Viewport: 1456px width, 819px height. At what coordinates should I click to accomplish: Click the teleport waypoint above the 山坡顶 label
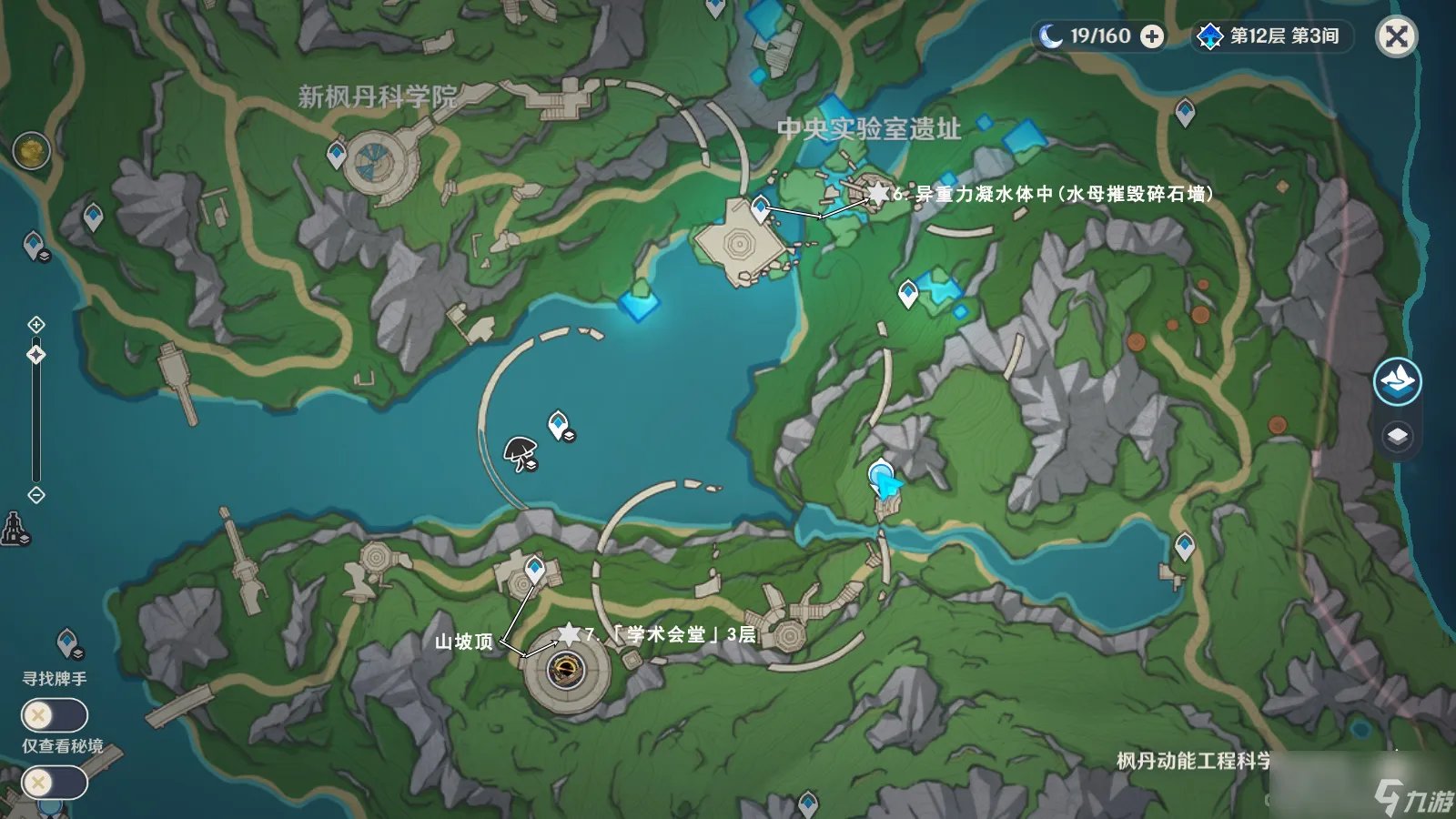(x=535, y=566)
